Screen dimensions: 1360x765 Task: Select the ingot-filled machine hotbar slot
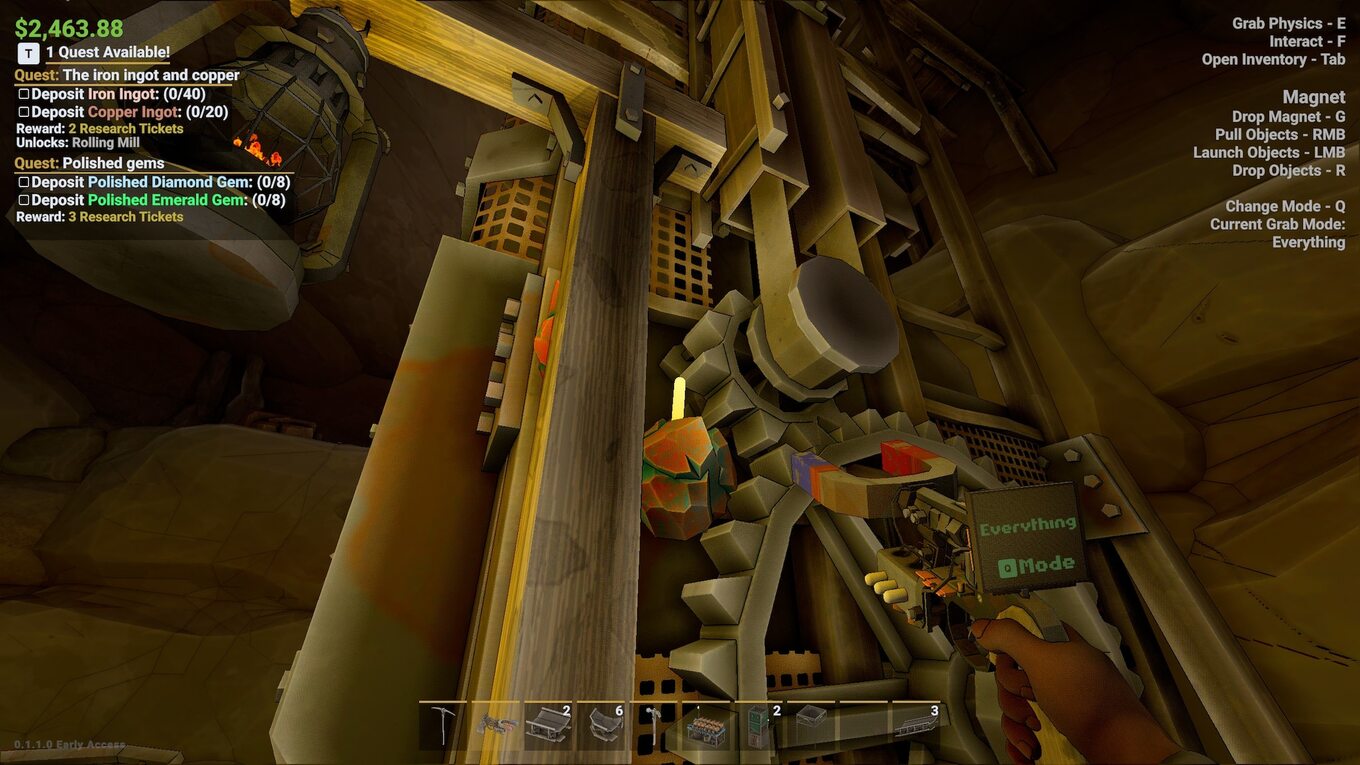tap(707, 727)
